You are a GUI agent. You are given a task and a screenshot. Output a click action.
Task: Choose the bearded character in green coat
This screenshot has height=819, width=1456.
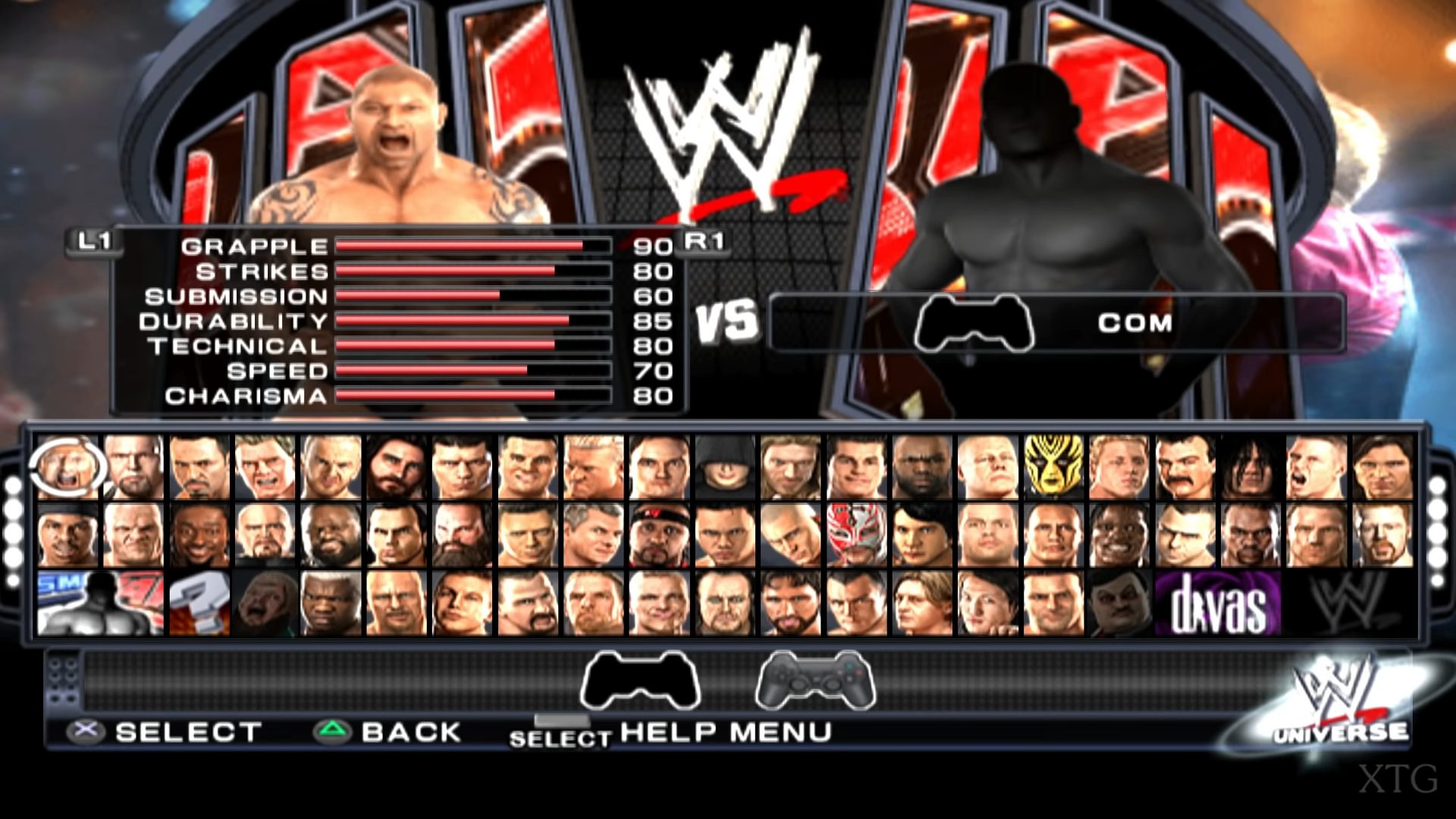(264, 604)
